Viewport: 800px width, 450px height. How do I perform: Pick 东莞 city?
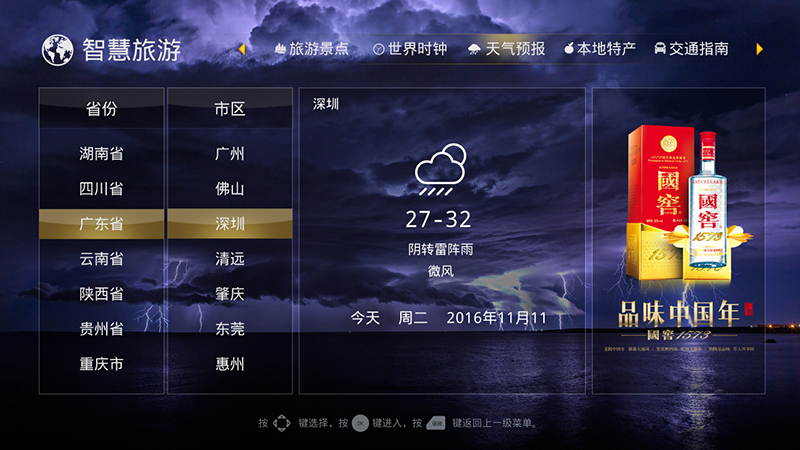click(x=229, y=329)
